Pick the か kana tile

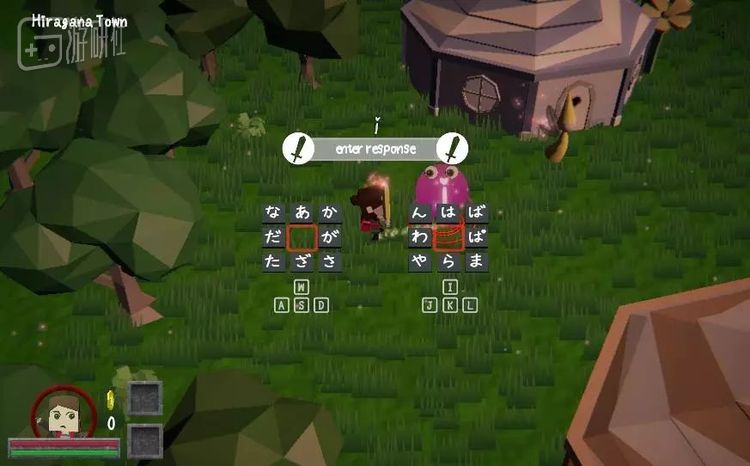[330, 212]
